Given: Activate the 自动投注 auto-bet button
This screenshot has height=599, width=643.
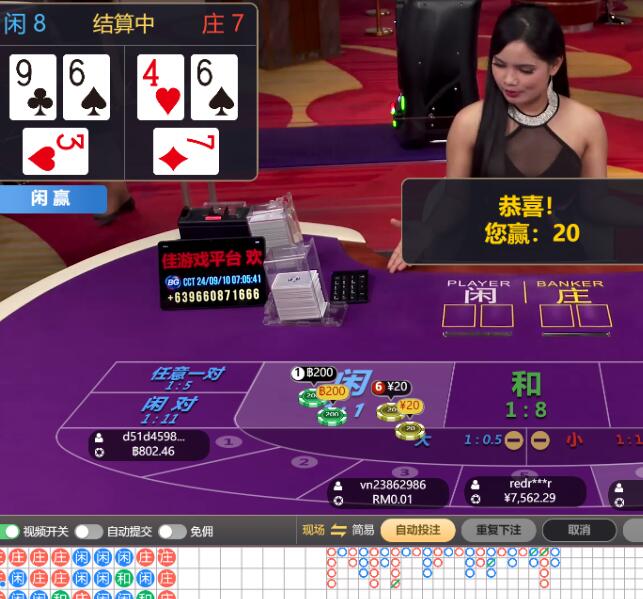Looking at the screenshot, I should pos(417,530).
